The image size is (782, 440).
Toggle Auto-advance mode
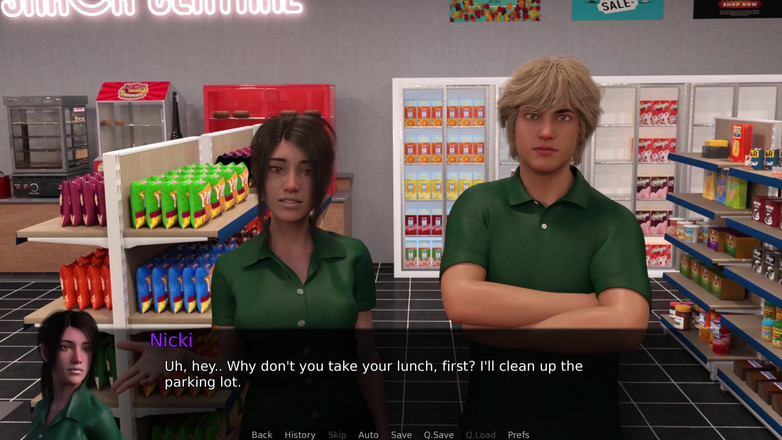tap(368, 435)
